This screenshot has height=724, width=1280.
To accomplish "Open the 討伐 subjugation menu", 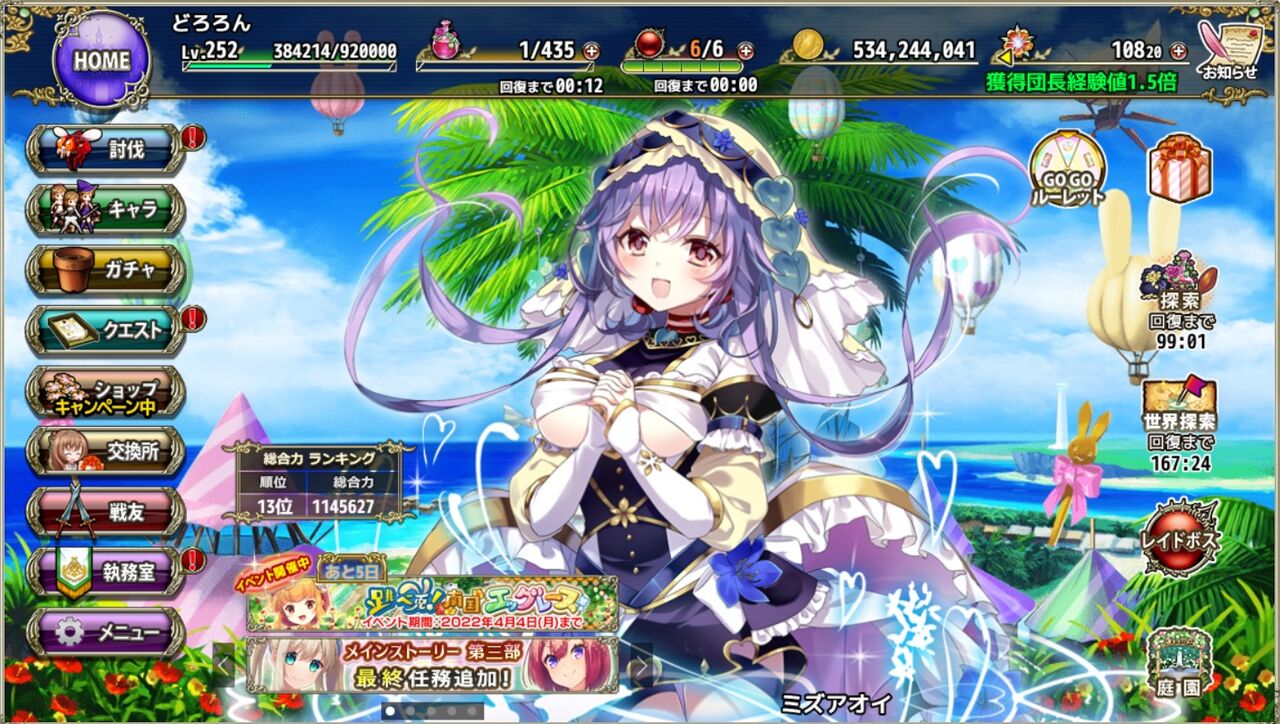I will click(105, 148).
